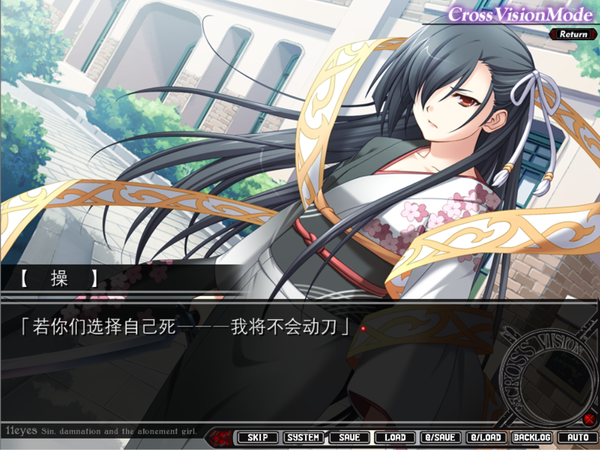Click the Return button under Cross Vision Mode
Image resolution: width=600 pixels, height=450 pixels.
coord(573,33)
